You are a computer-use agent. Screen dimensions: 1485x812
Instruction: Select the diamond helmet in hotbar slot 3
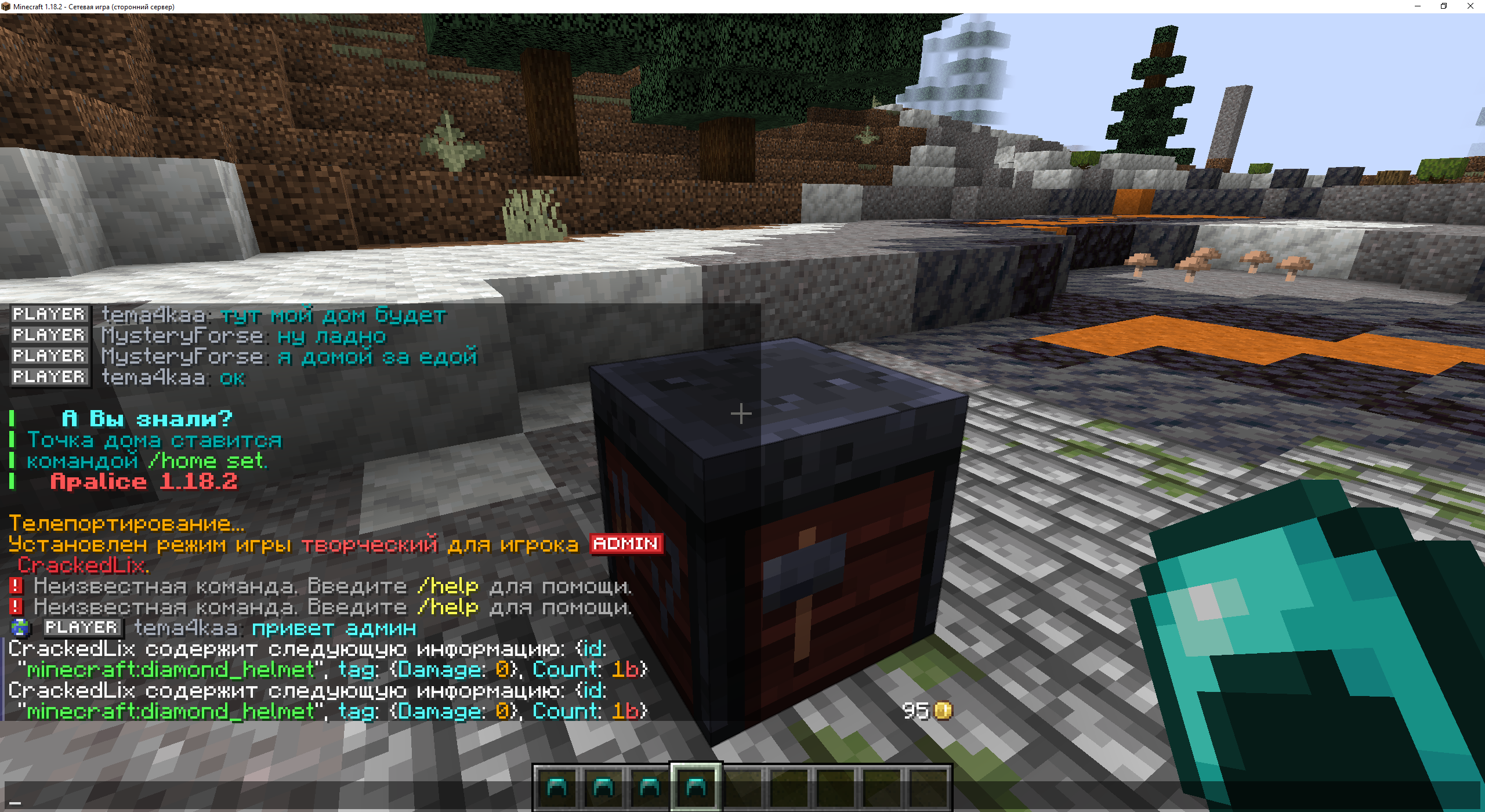point(649,788)
